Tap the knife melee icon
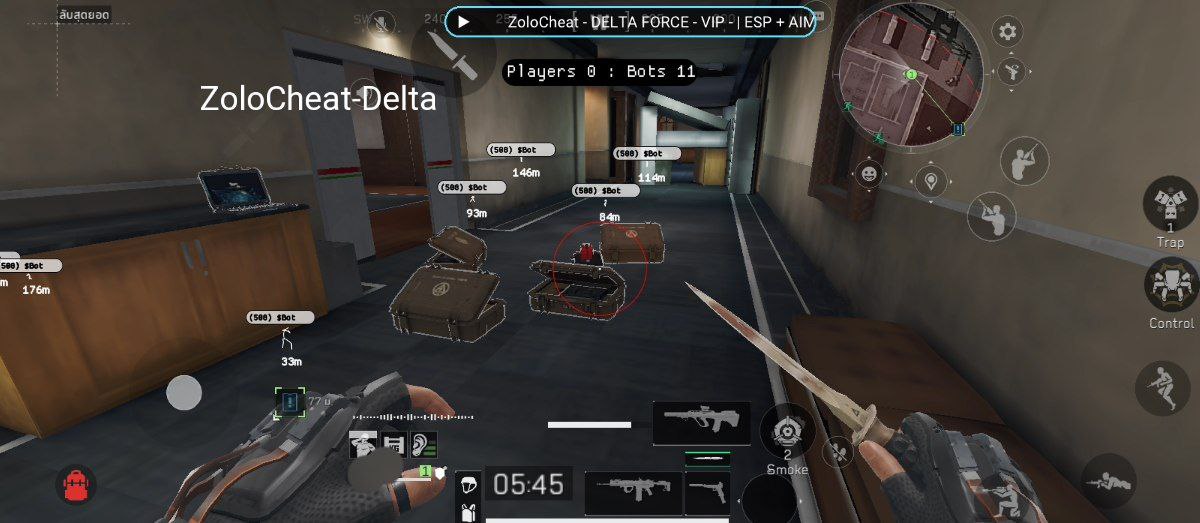This screenshot has height=523, width=1200. (x=445, y=51)
